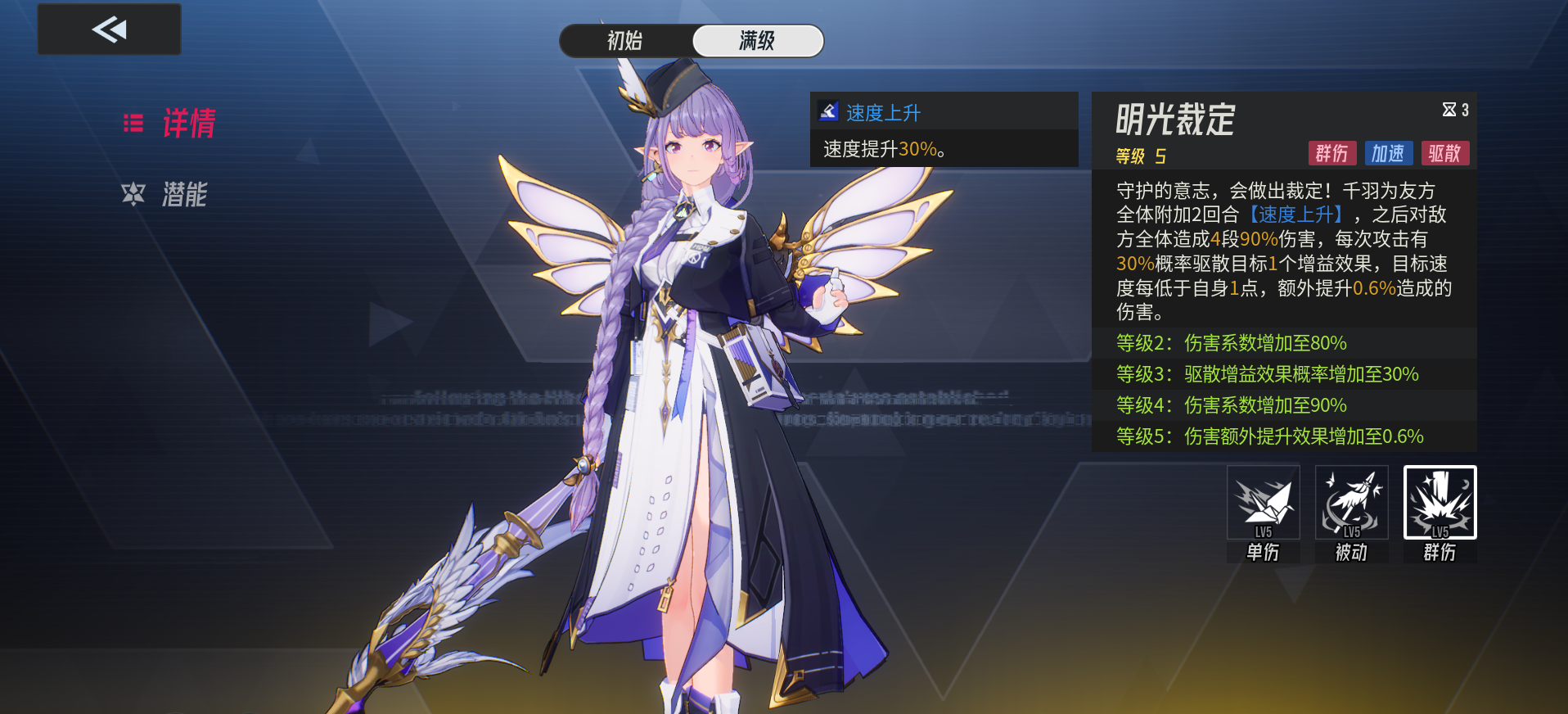This screenshot has width=1568, height=714.
Task: Tap the red 群伤 skill tag
Action: click(x=1331, y=153)
